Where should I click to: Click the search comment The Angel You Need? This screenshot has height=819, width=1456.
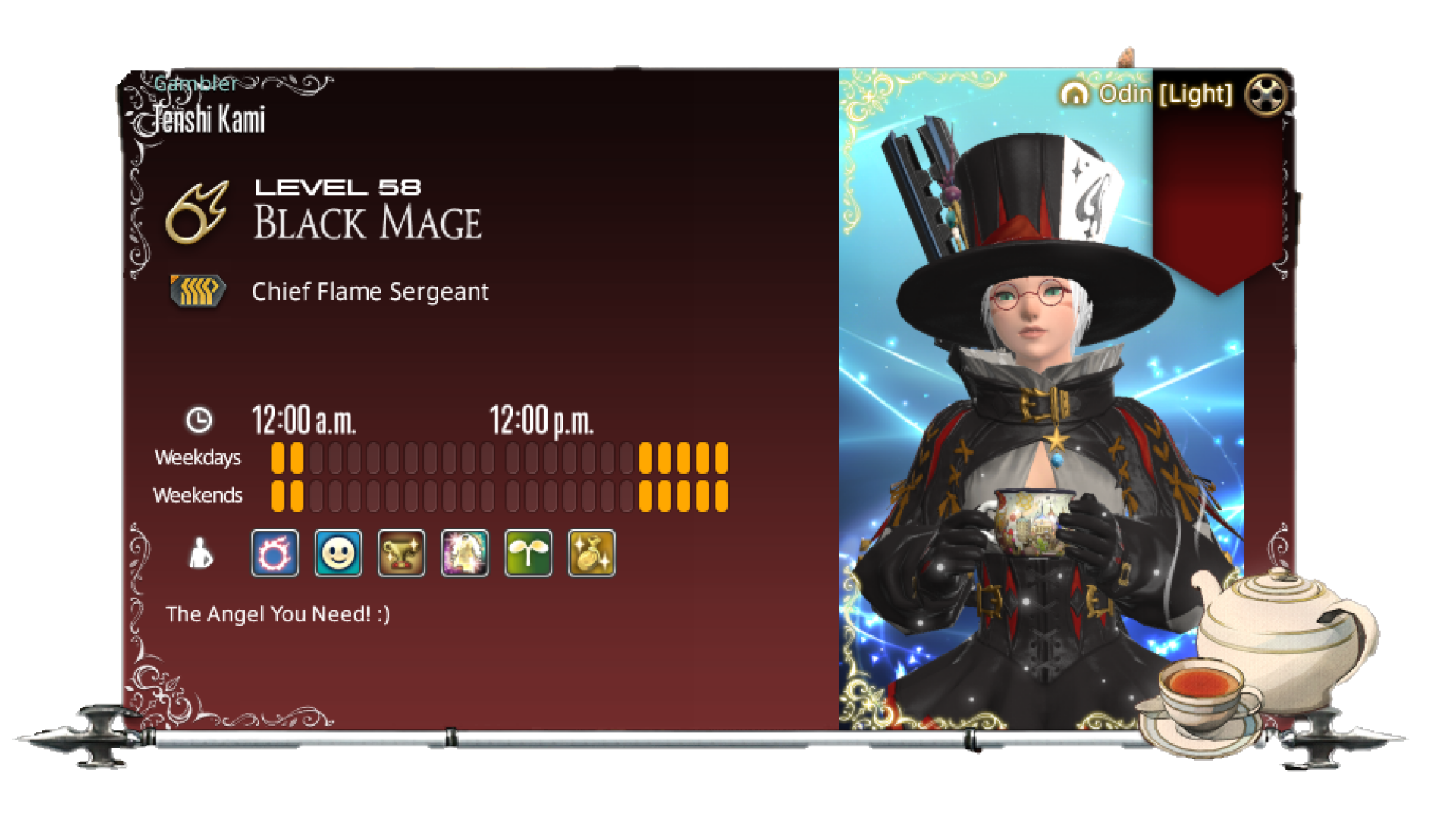[x=278, y=614]
